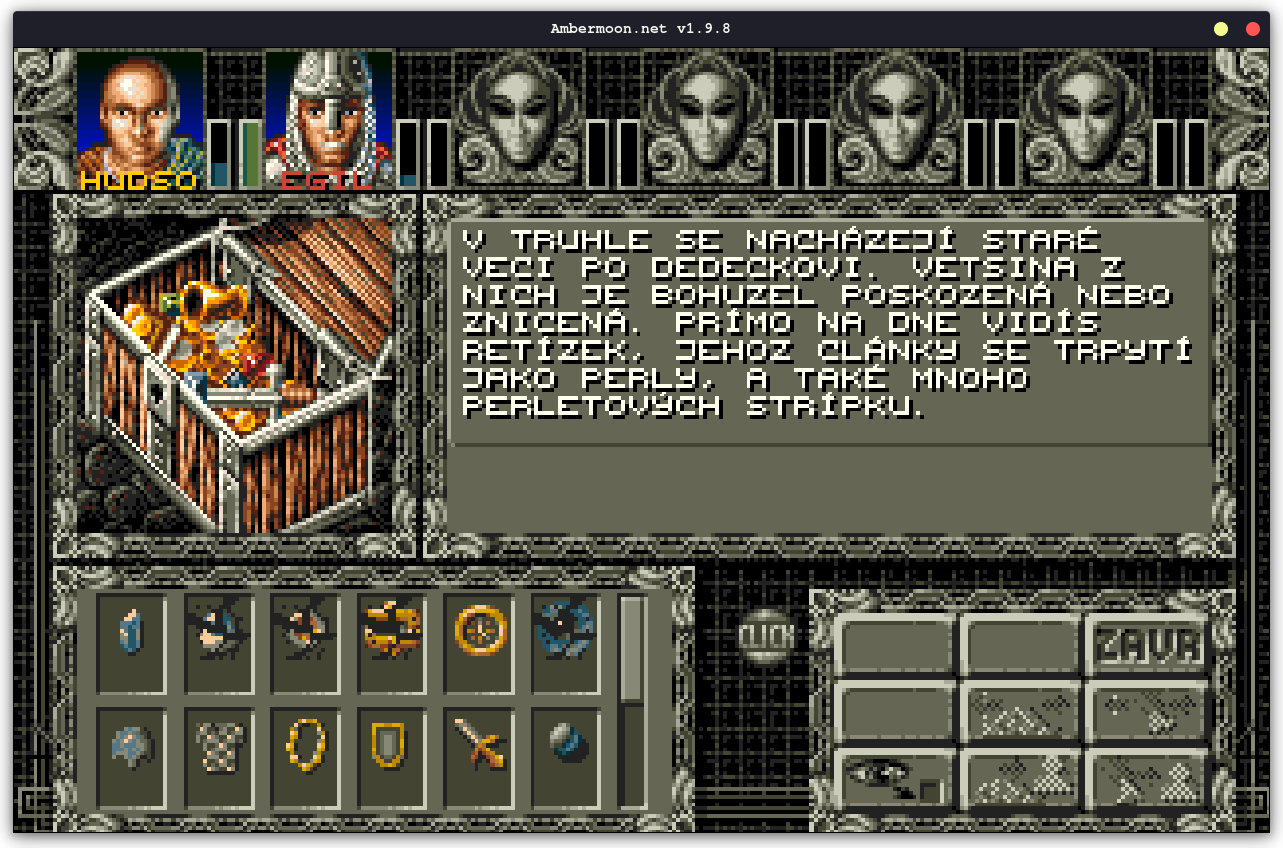Viewport: 1283px width, 848px height.
Task: Grab the golden pearl chain necklace
Action: point(306,746)
